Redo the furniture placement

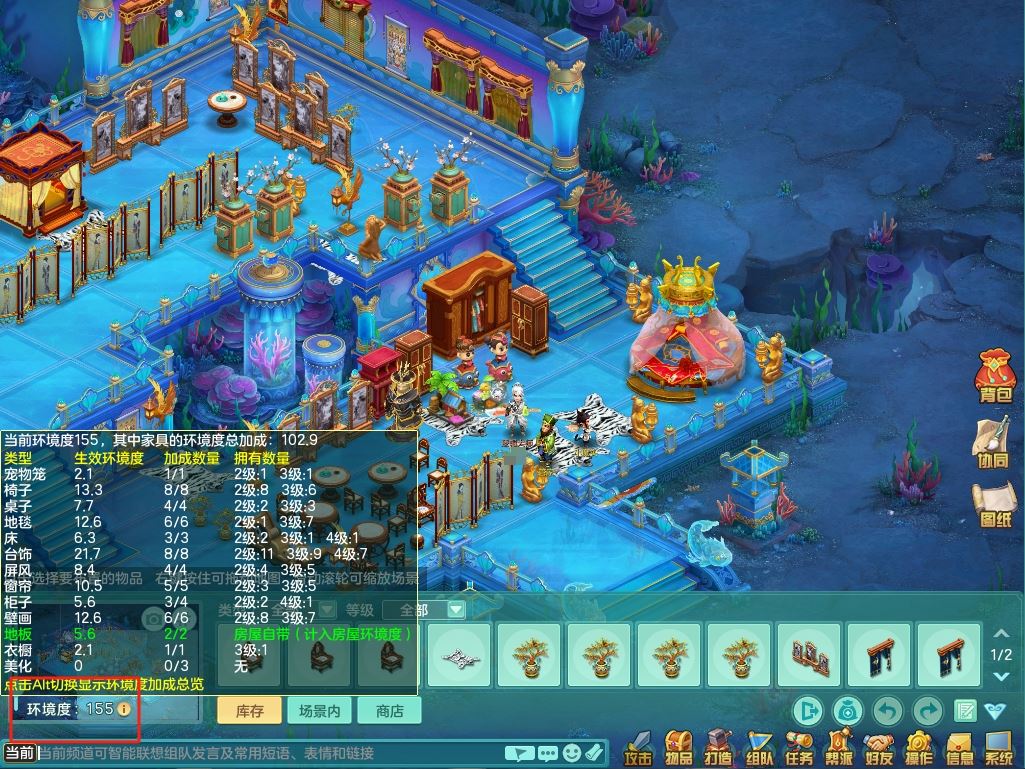point(927,711)
